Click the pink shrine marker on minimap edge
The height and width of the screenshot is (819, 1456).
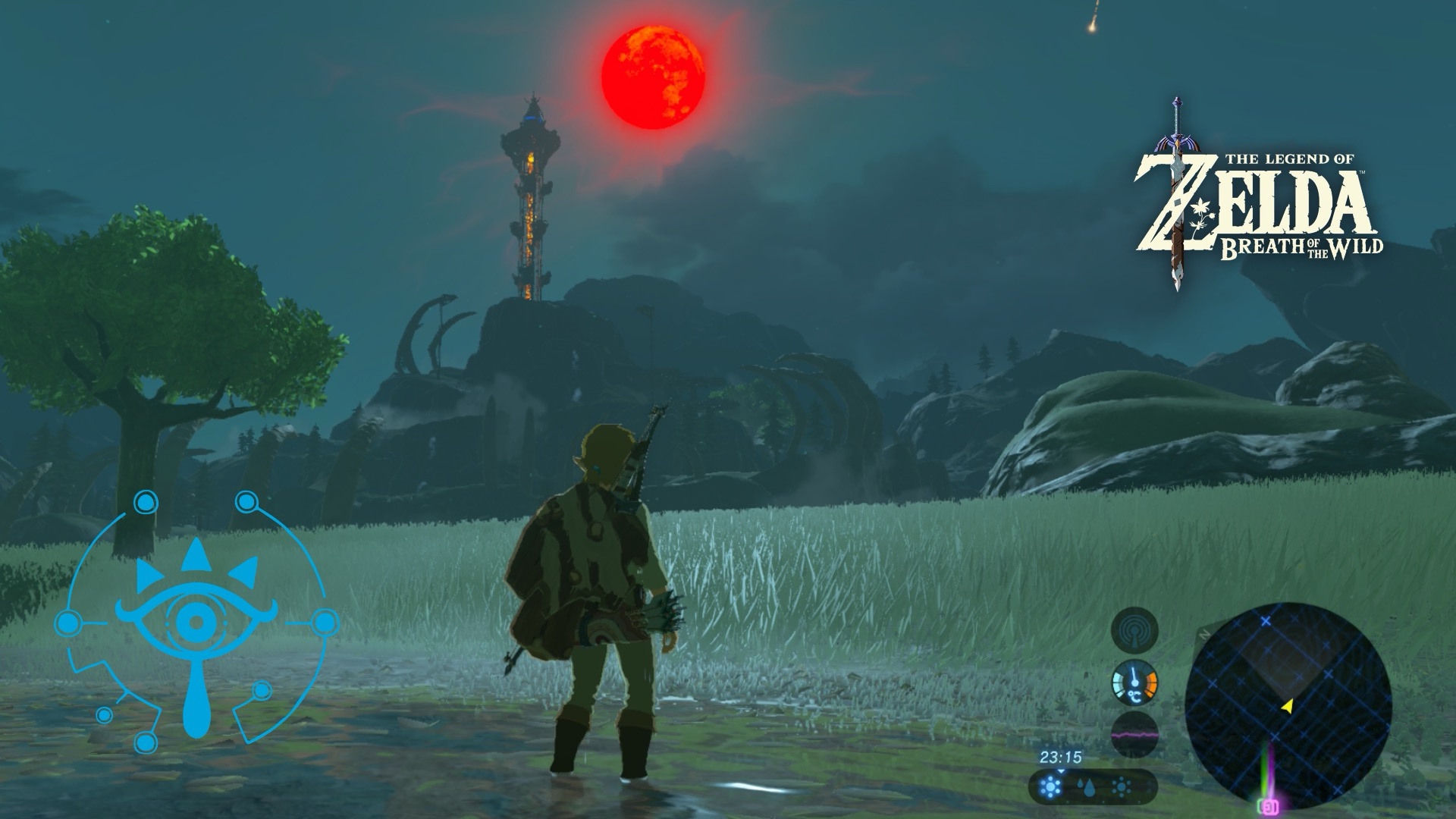pyautogui.click(x=1267, y=807)
